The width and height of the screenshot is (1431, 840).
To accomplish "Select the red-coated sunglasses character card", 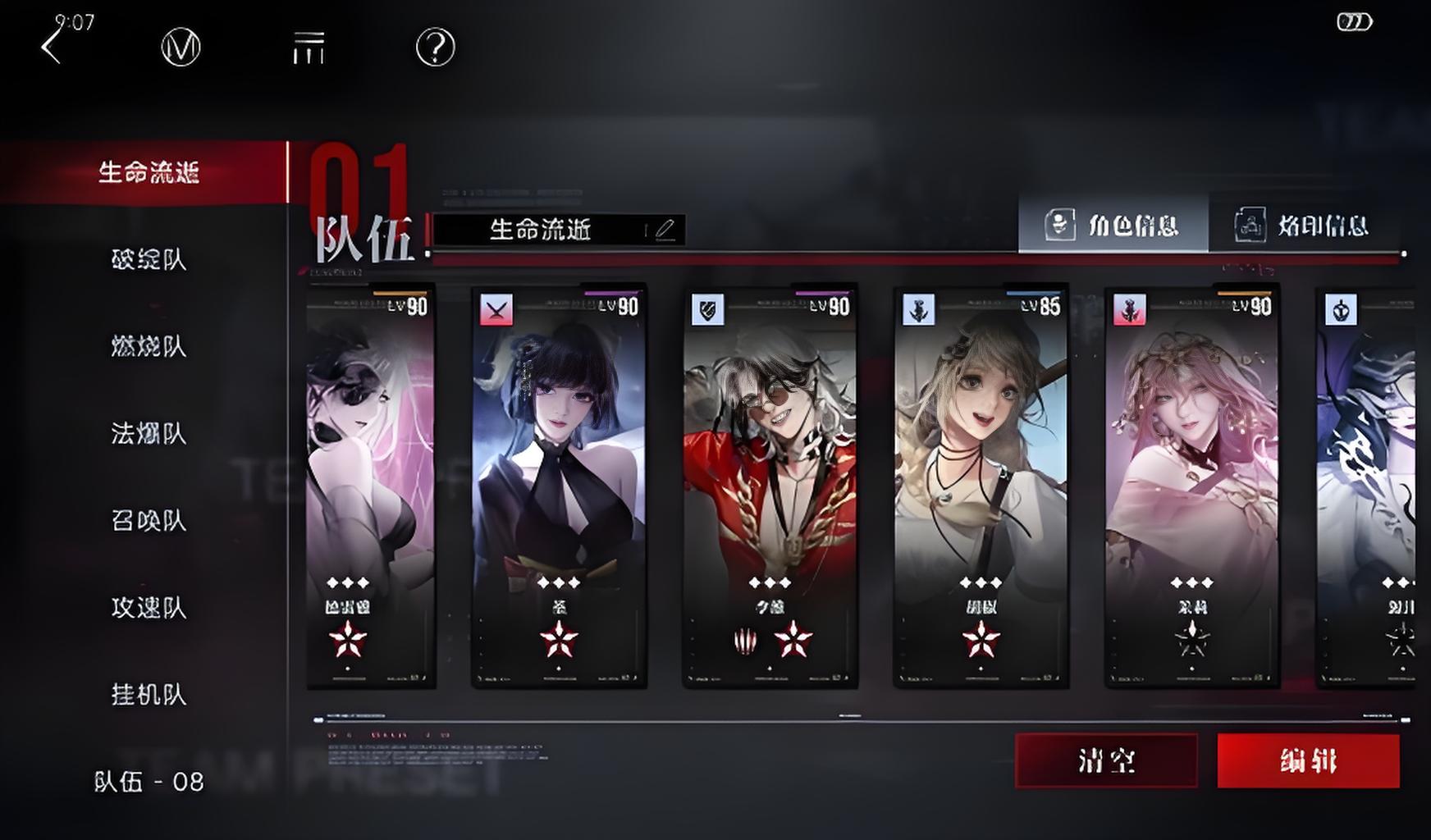I will (770, 486).
